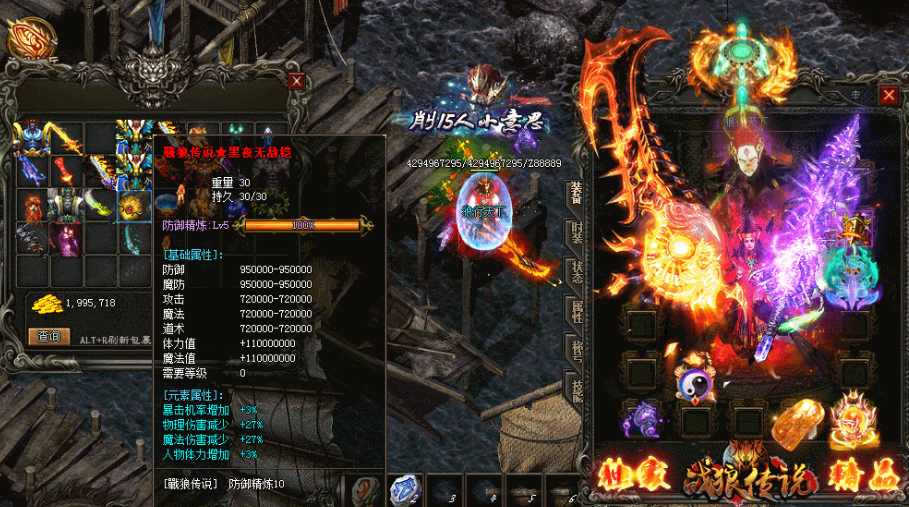
Task: Click the flaming gold orb equipment slot
Action: pyautogui.click(x=853, y=416)
